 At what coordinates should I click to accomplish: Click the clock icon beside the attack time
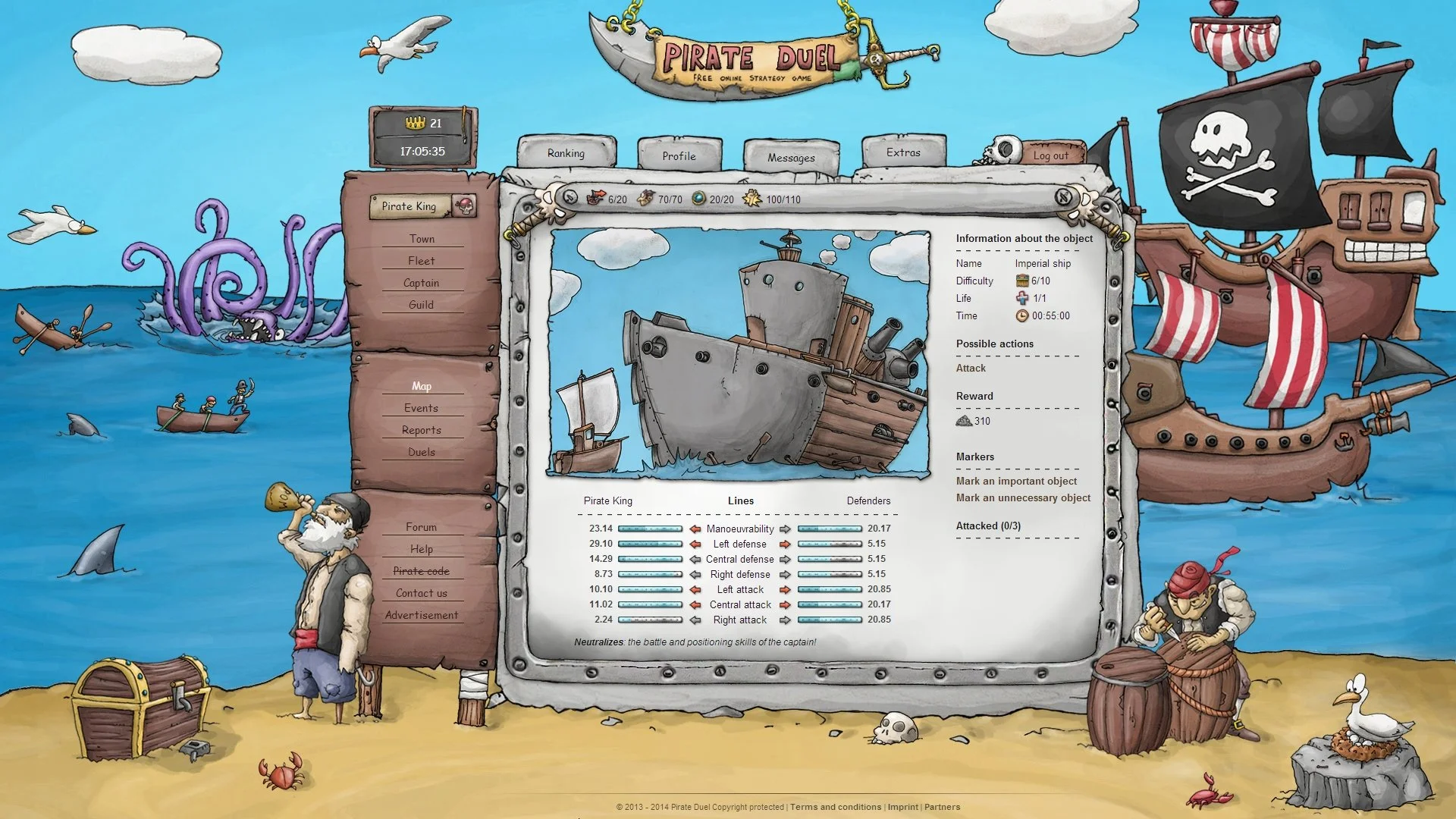pyautogui.click(x=1021, y=316)
